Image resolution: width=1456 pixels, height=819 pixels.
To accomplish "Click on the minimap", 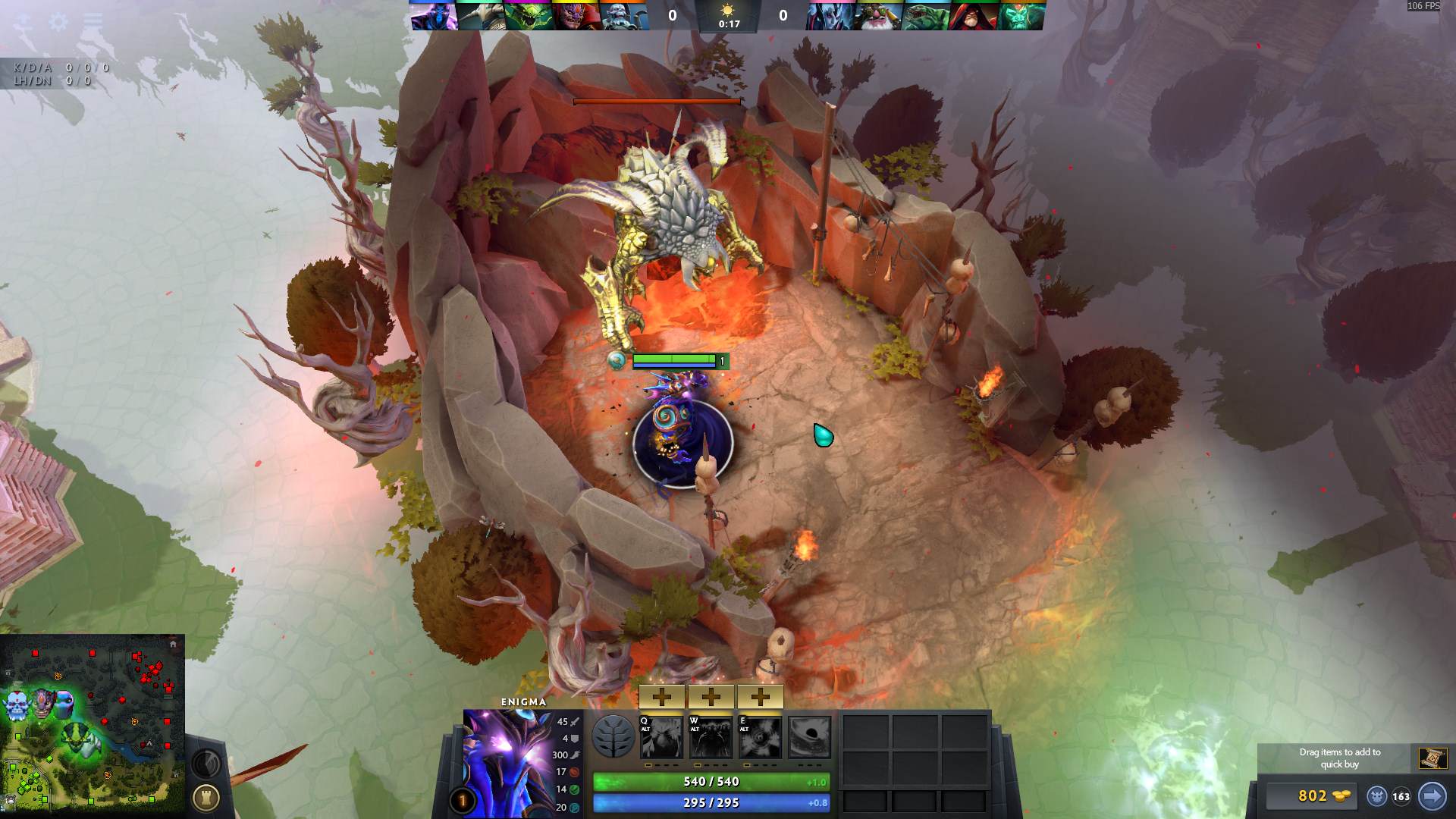I will tap(93, 724).
